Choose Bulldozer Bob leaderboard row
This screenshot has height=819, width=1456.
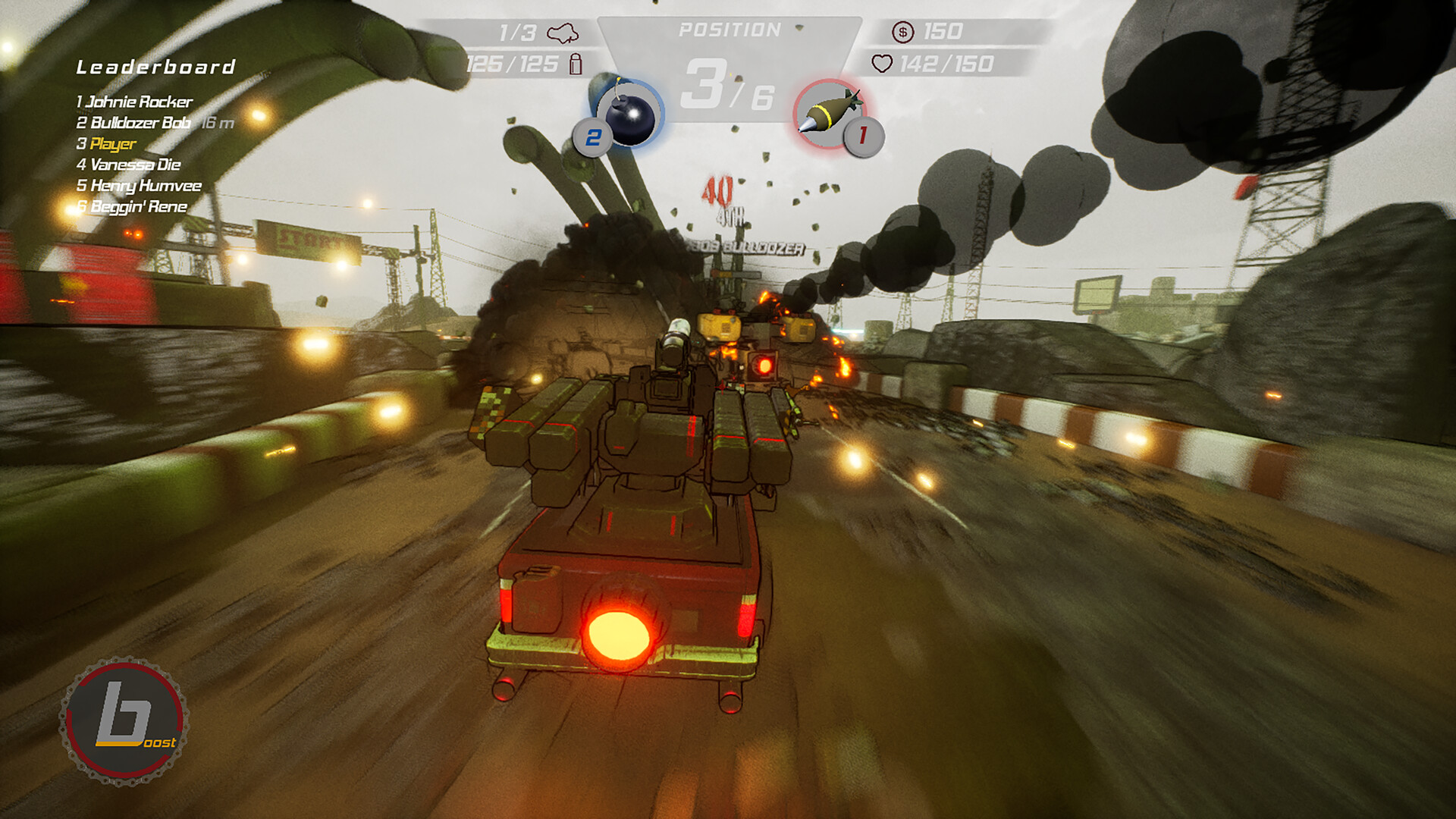135,123
